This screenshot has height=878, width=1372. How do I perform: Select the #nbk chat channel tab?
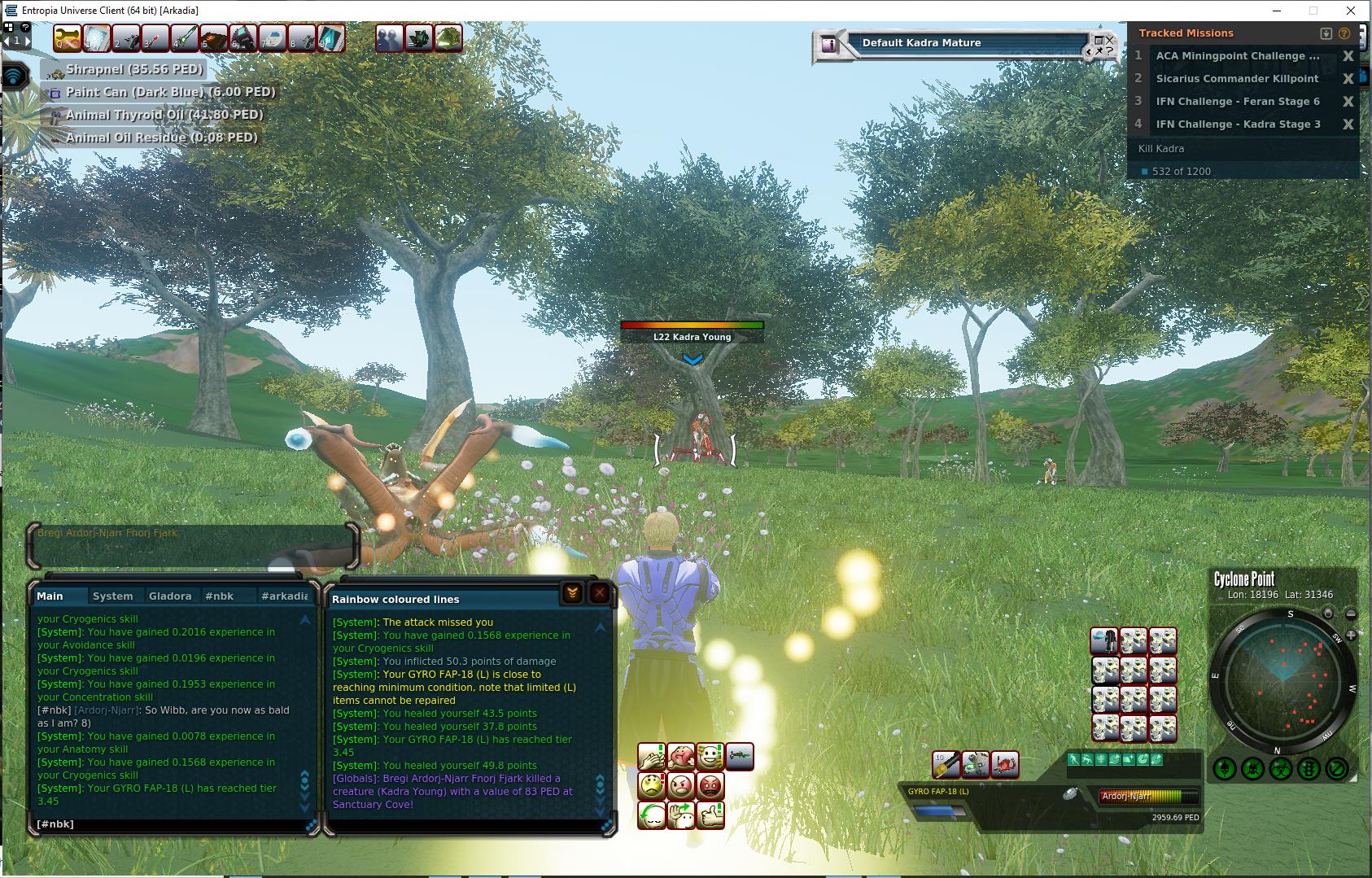click(219, 596)
